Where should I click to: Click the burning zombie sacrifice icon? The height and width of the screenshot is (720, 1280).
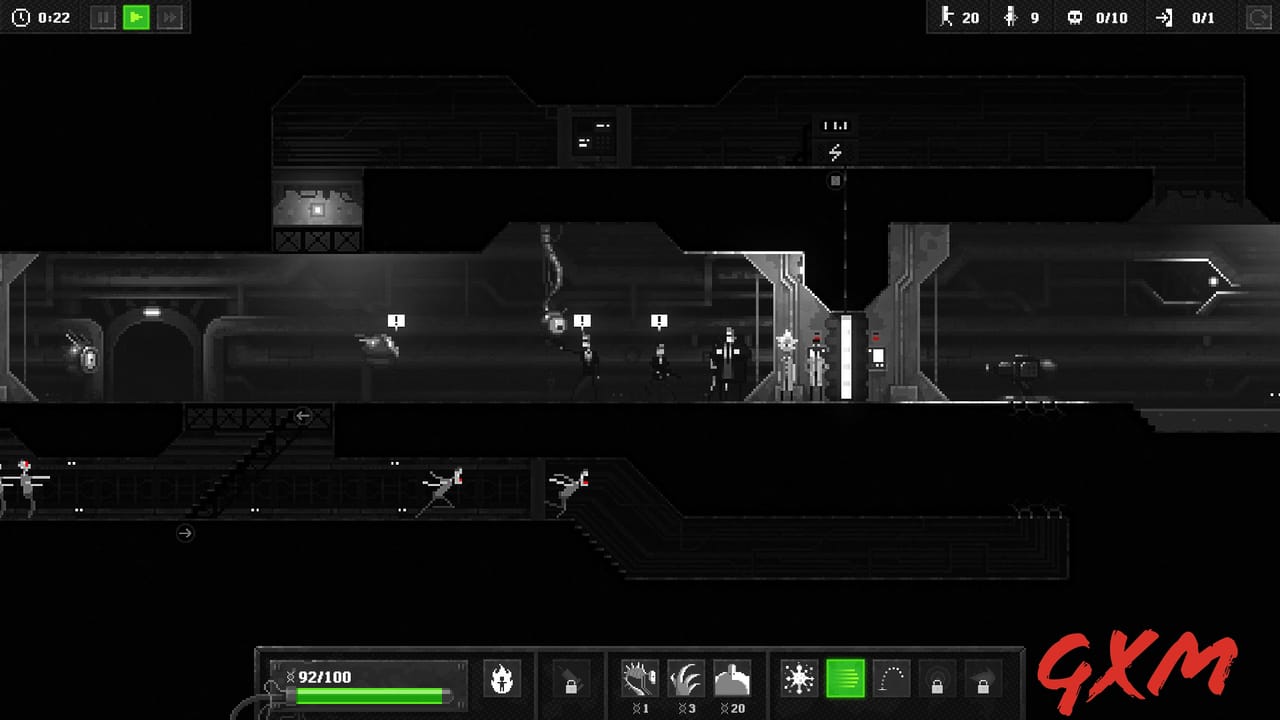tap(502, 678)
